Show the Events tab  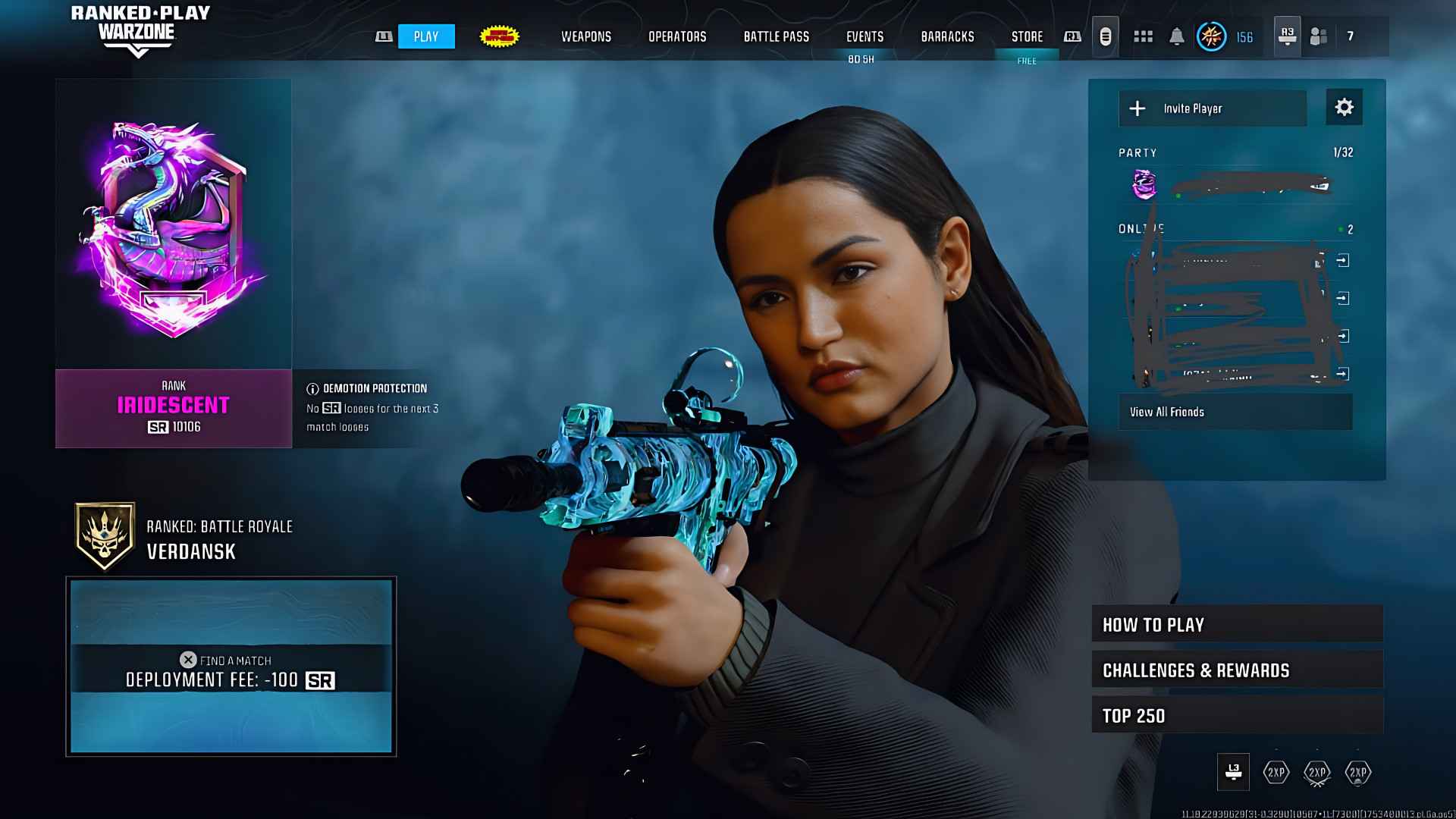(864, 36)
